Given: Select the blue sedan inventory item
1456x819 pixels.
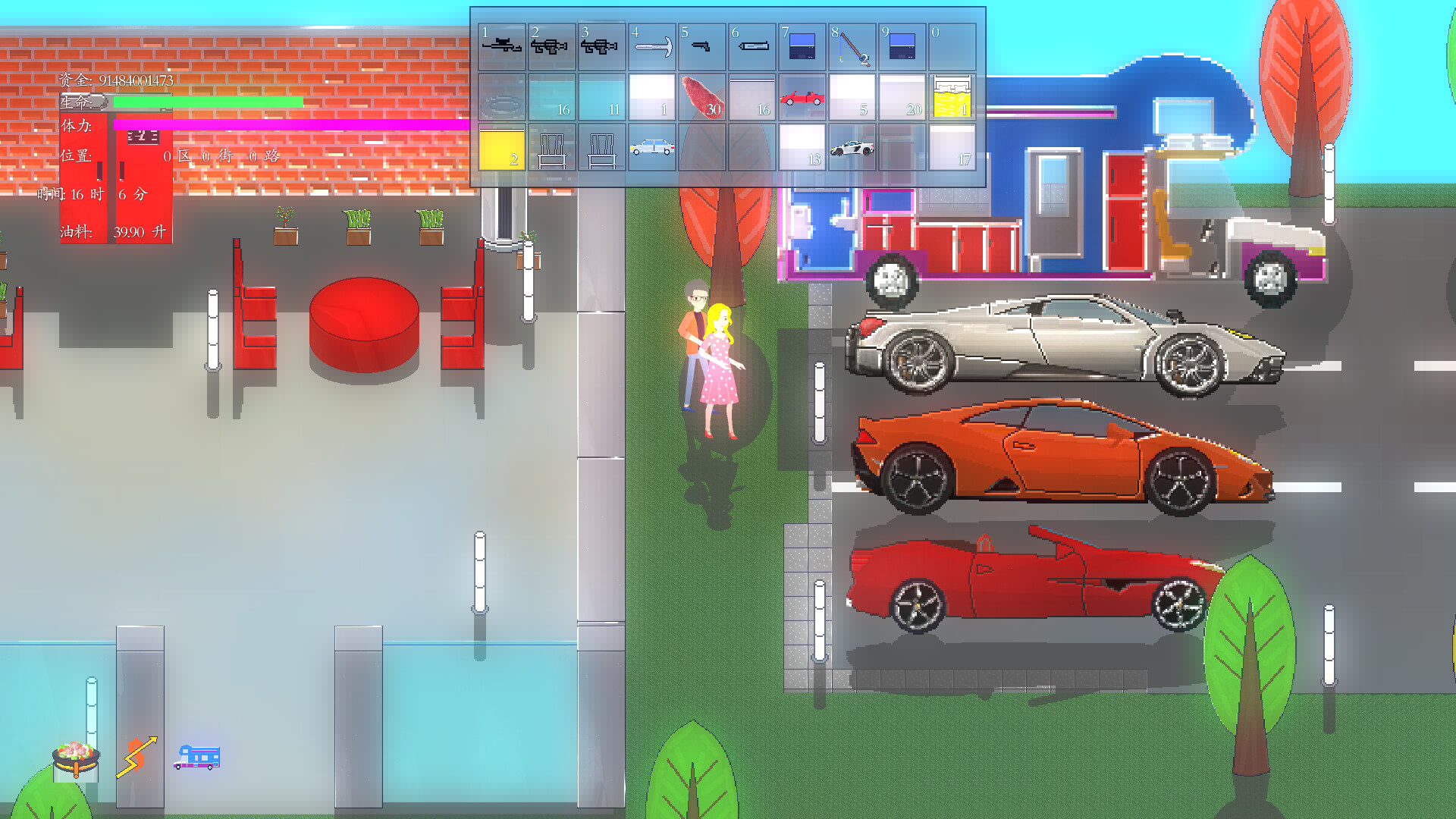Looking at the screenshot, I should coord(651,146).
